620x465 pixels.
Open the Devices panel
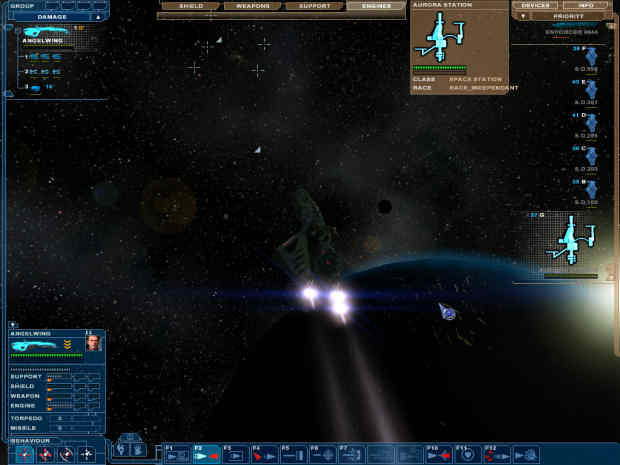click(x=535, y=6)
